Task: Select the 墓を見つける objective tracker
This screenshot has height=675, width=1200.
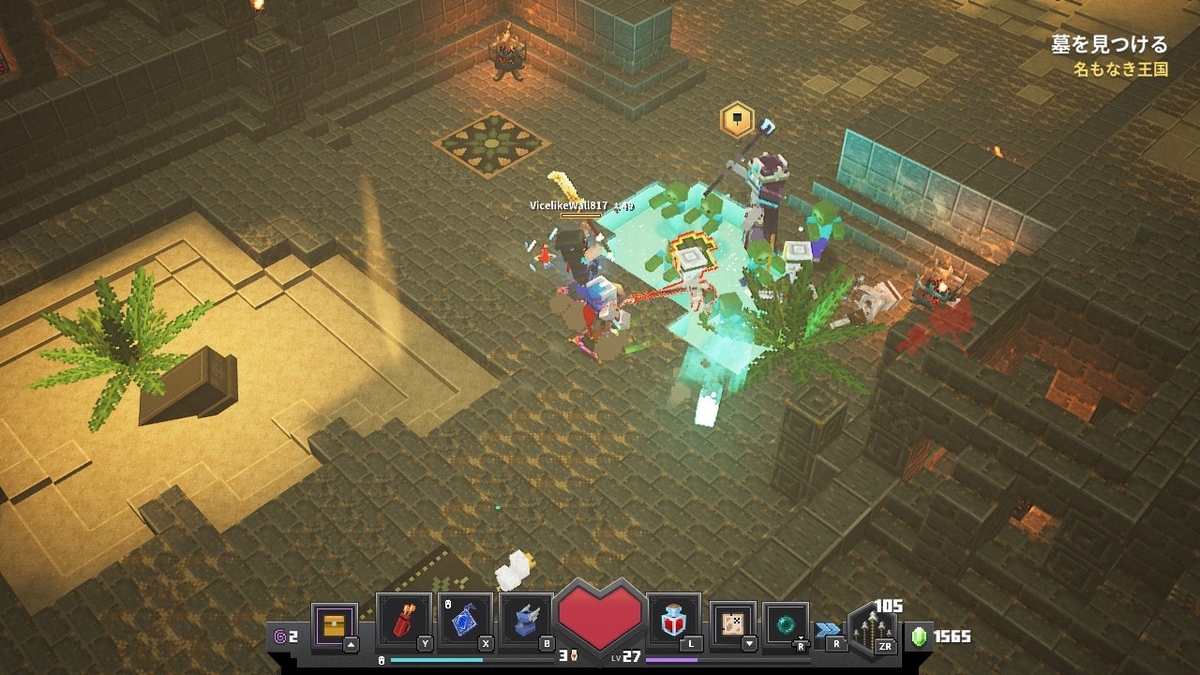Action: [x=1108, y=45]
